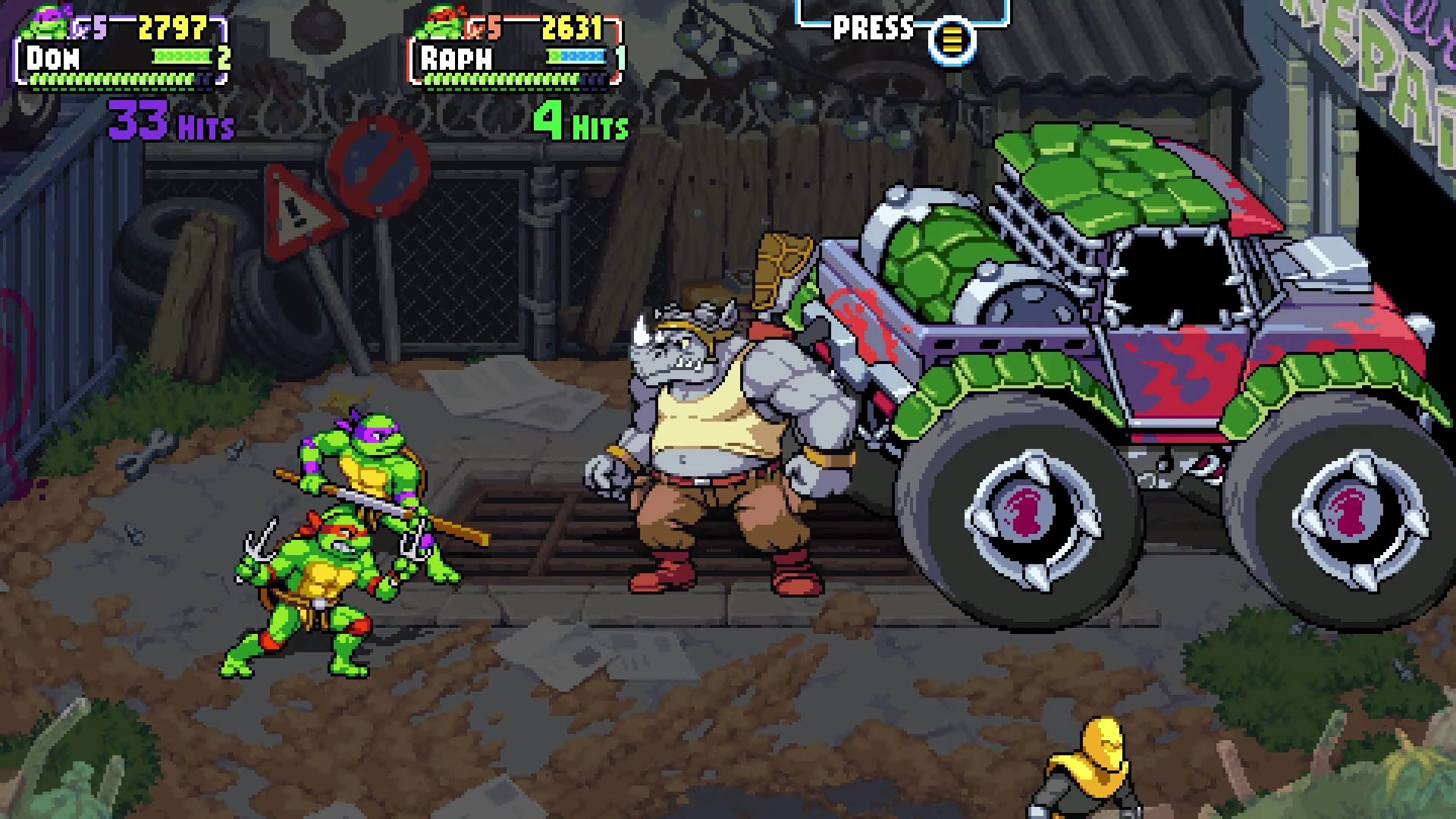Click Raph's turtle portrait icon
Image resolution: width=1456 pixels, height=819 pixels.
pyautogui.click(x=446, y=23)
